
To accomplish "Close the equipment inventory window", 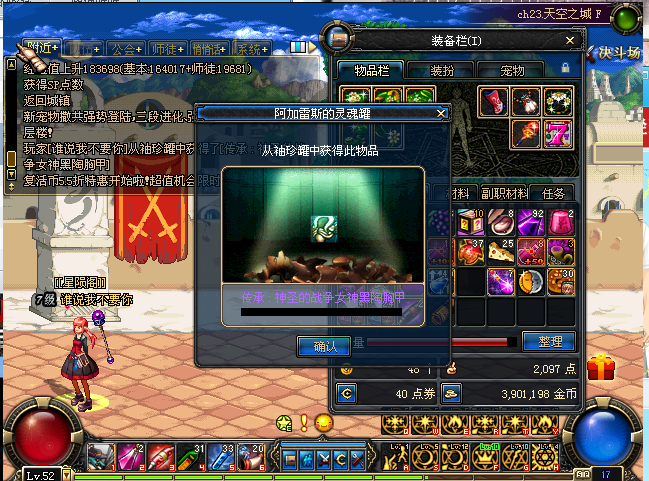I will pos(570,41).
